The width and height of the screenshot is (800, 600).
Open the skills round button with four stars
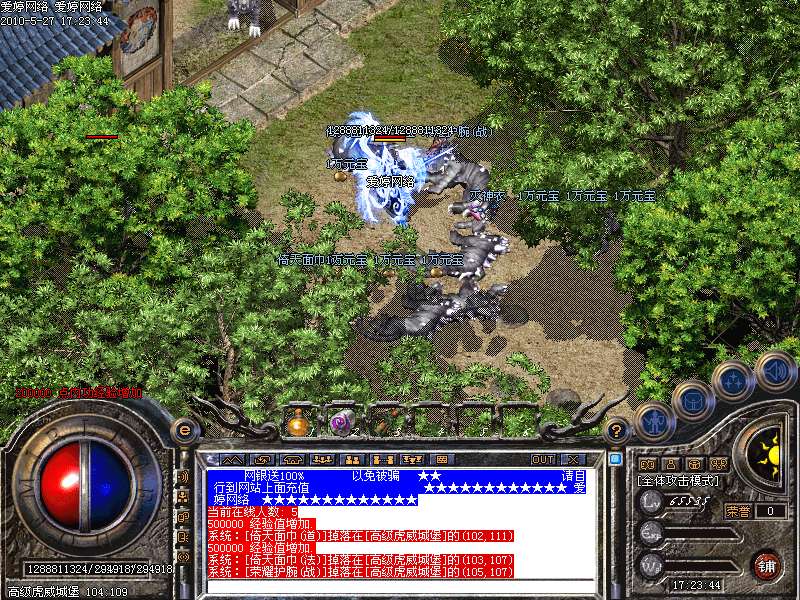point(733,381)
